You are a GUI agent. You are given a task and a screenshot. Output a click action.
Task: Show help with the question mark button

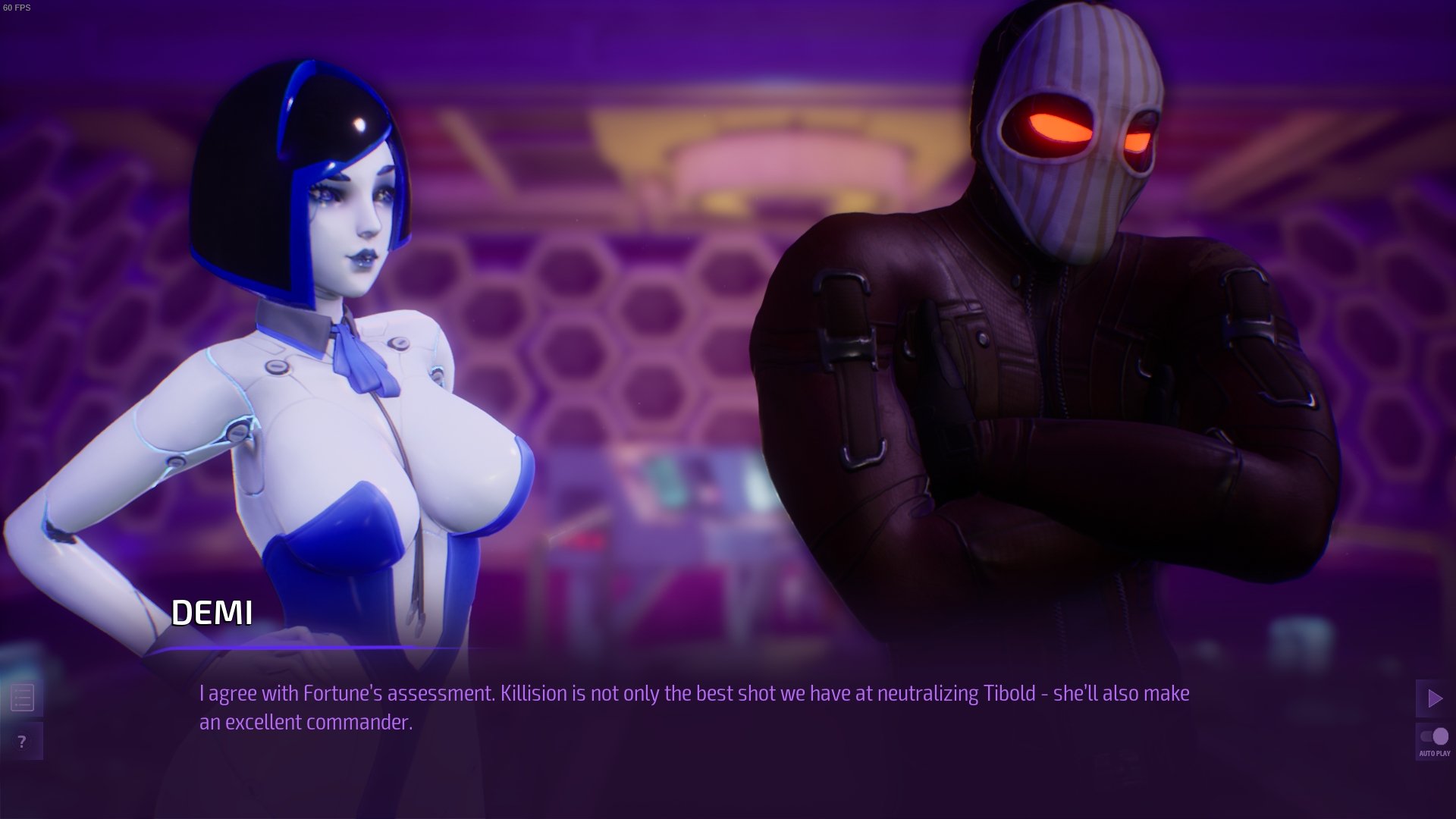pyautogui.click(x=22, y=742)
